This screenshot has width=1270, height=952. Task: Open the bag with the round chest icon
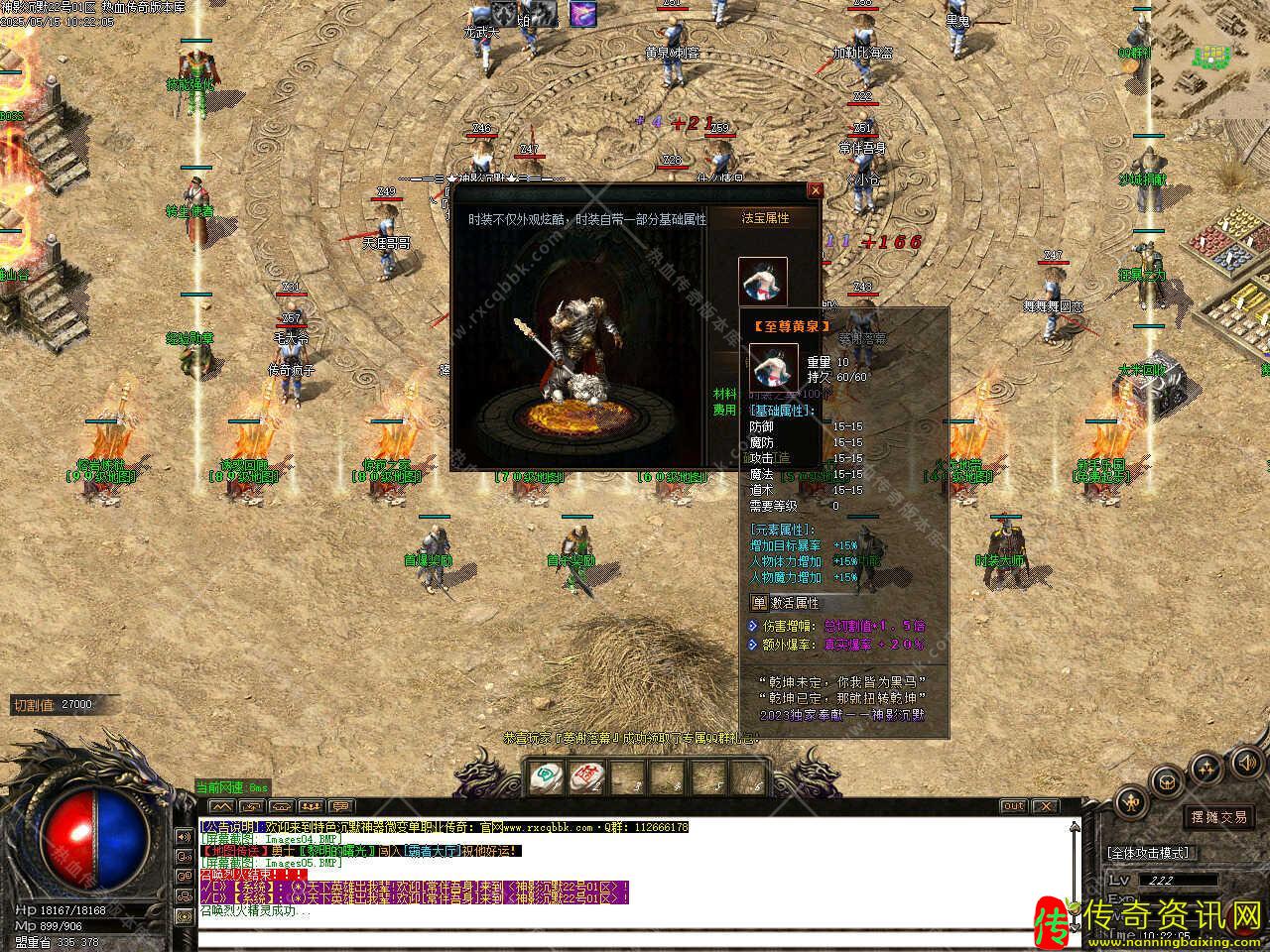tap(1169, 780)
